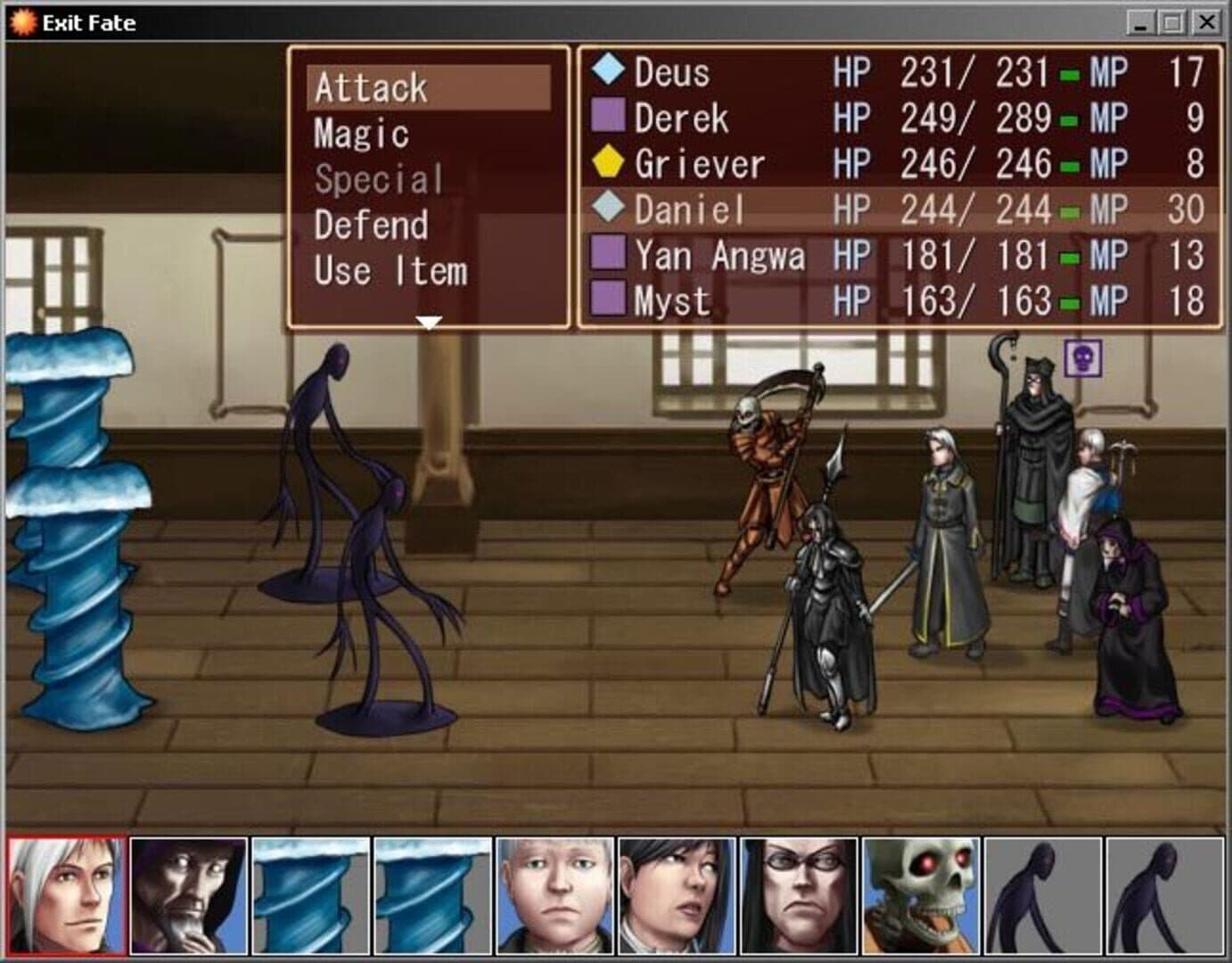The width and height of the screenshot is (1232, 963).
Task: Open the Use Item option
Action: click(390, 271)
